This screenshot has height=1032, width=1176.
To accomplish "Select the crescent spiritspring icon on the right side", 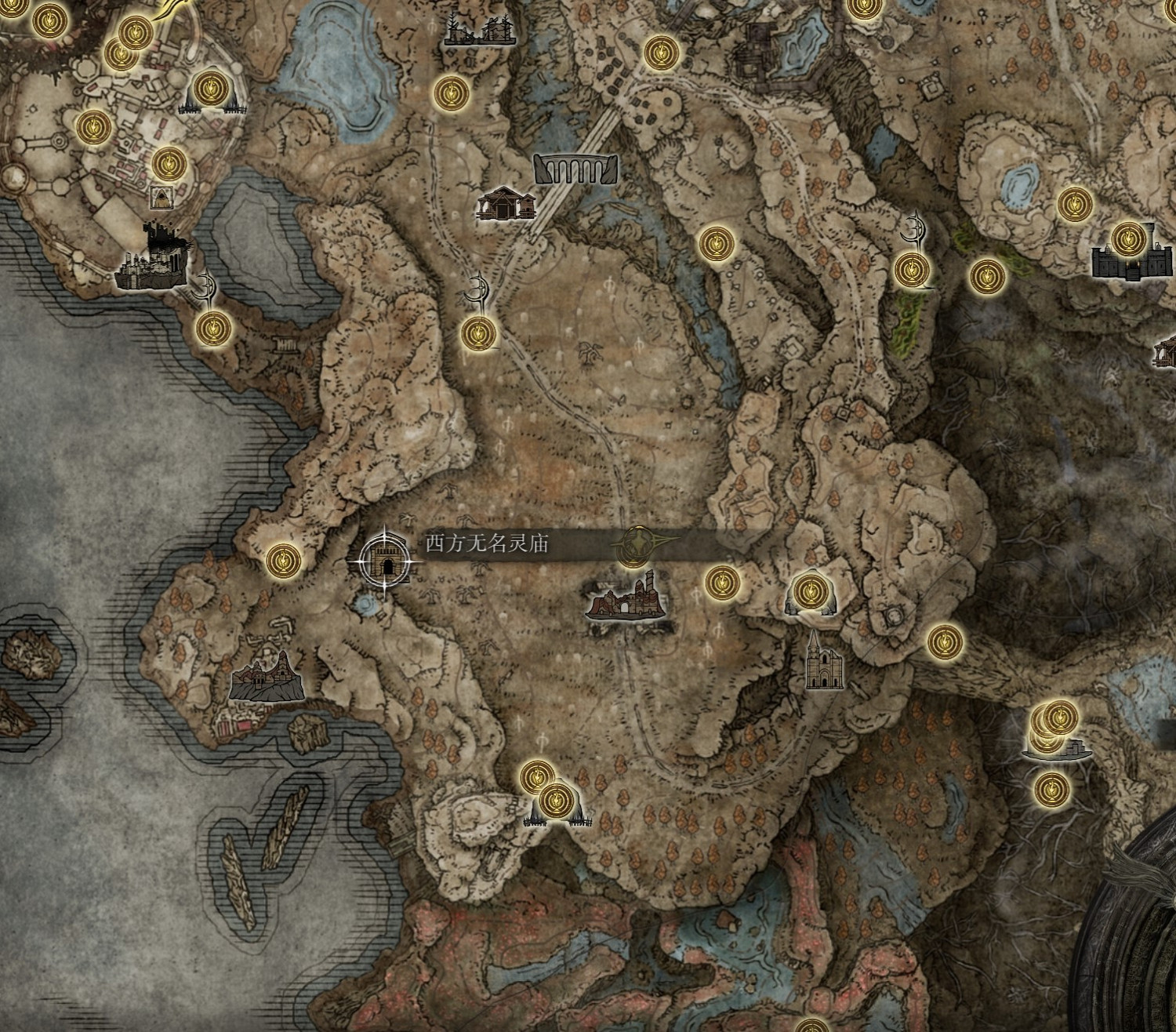I will click(914, 230).
